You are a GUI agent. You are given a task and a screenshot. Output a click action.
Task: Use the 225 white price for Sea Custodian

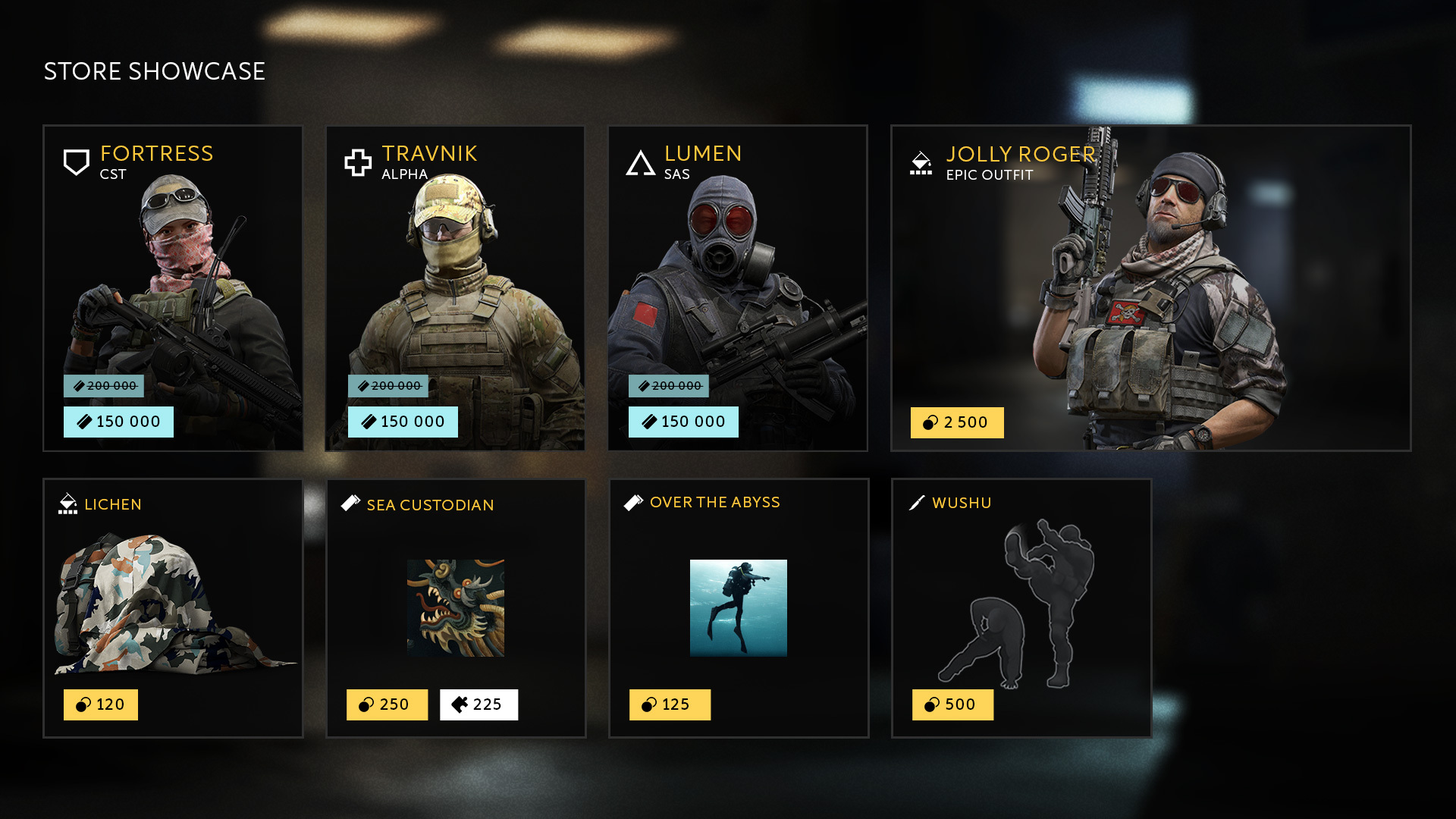coord(479,704)
